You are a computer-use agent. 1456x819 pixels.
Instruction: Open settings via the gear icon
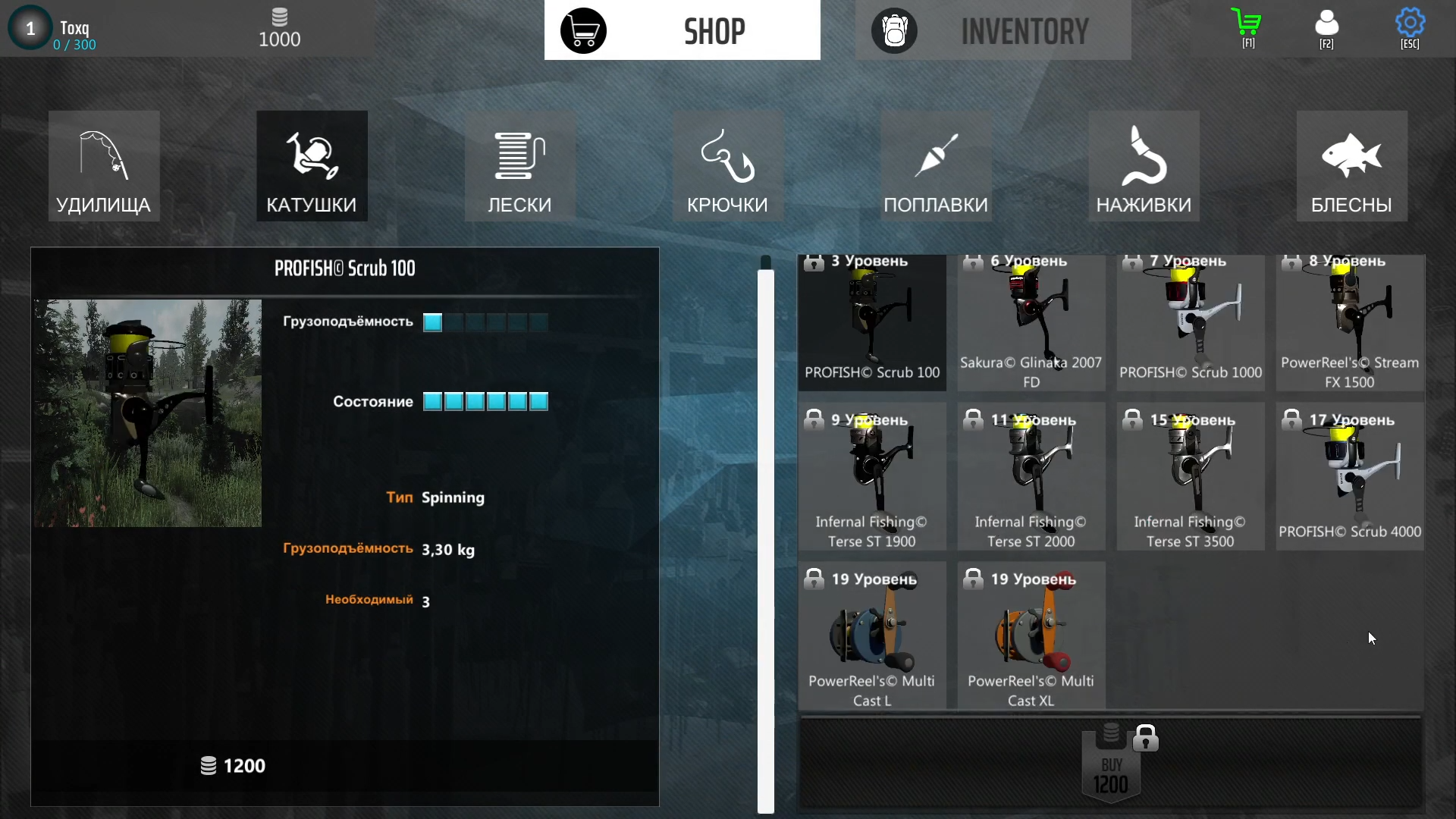(x=1410, y=27)
